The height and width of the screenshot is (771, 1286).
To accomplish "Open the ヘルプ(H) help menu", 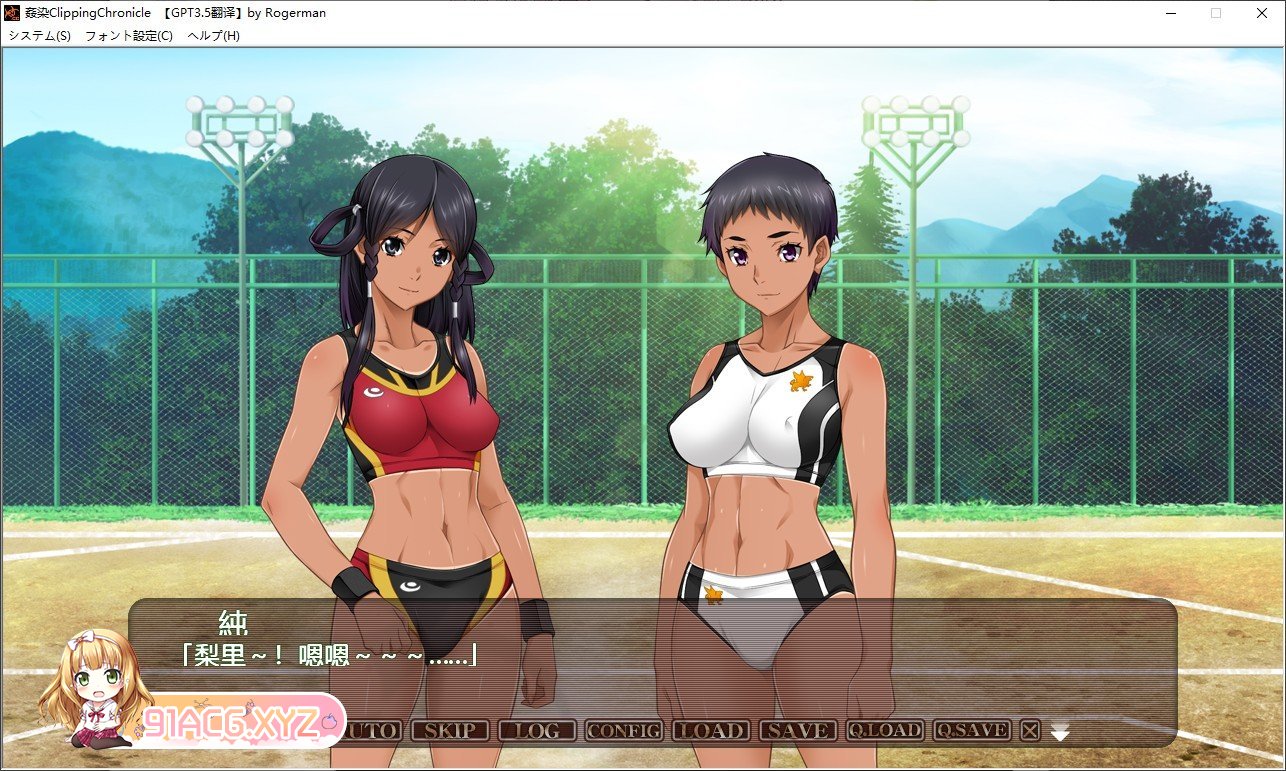I will [214, 36].
